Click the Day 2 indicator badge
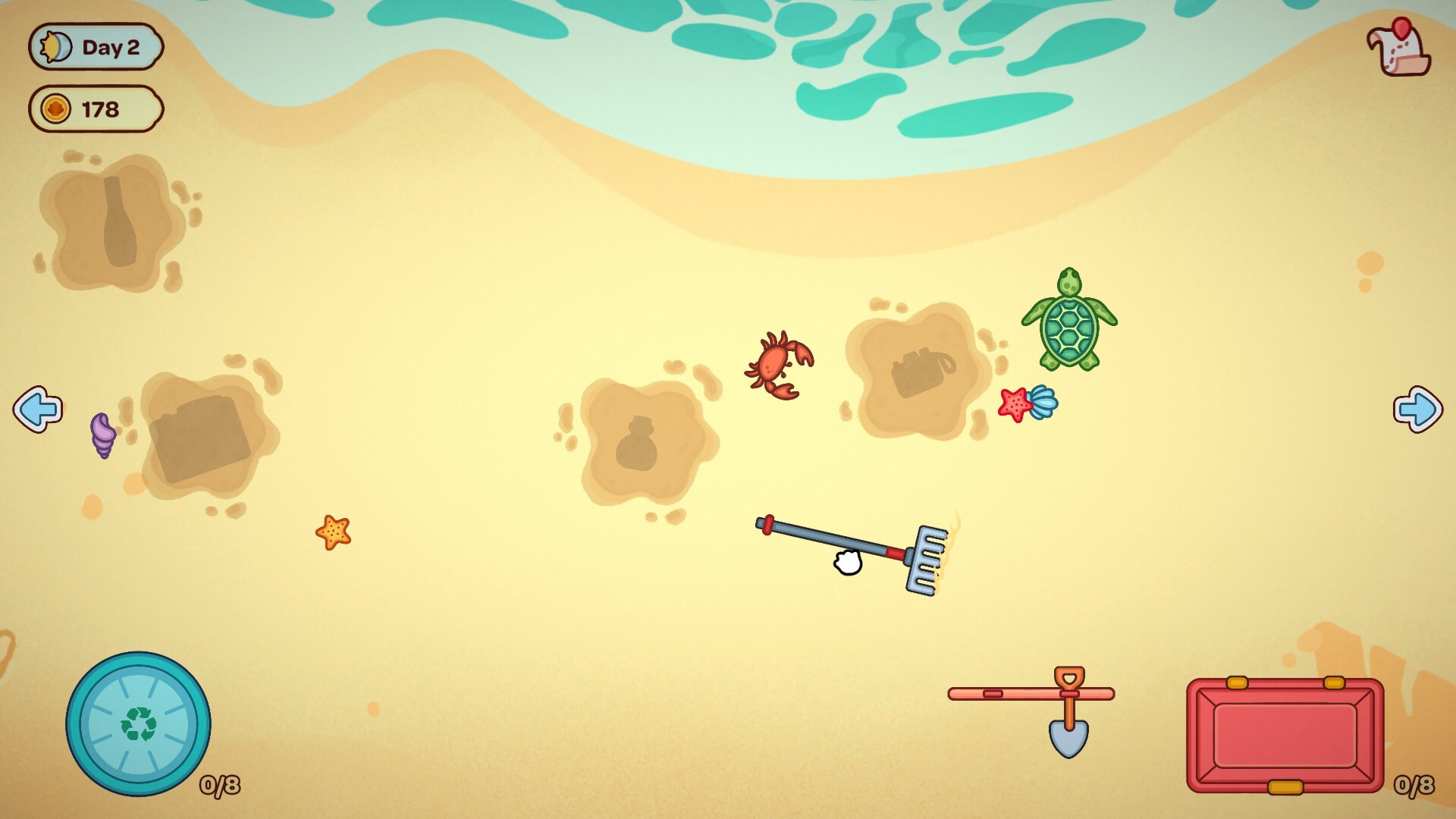 tap(96, 45)
